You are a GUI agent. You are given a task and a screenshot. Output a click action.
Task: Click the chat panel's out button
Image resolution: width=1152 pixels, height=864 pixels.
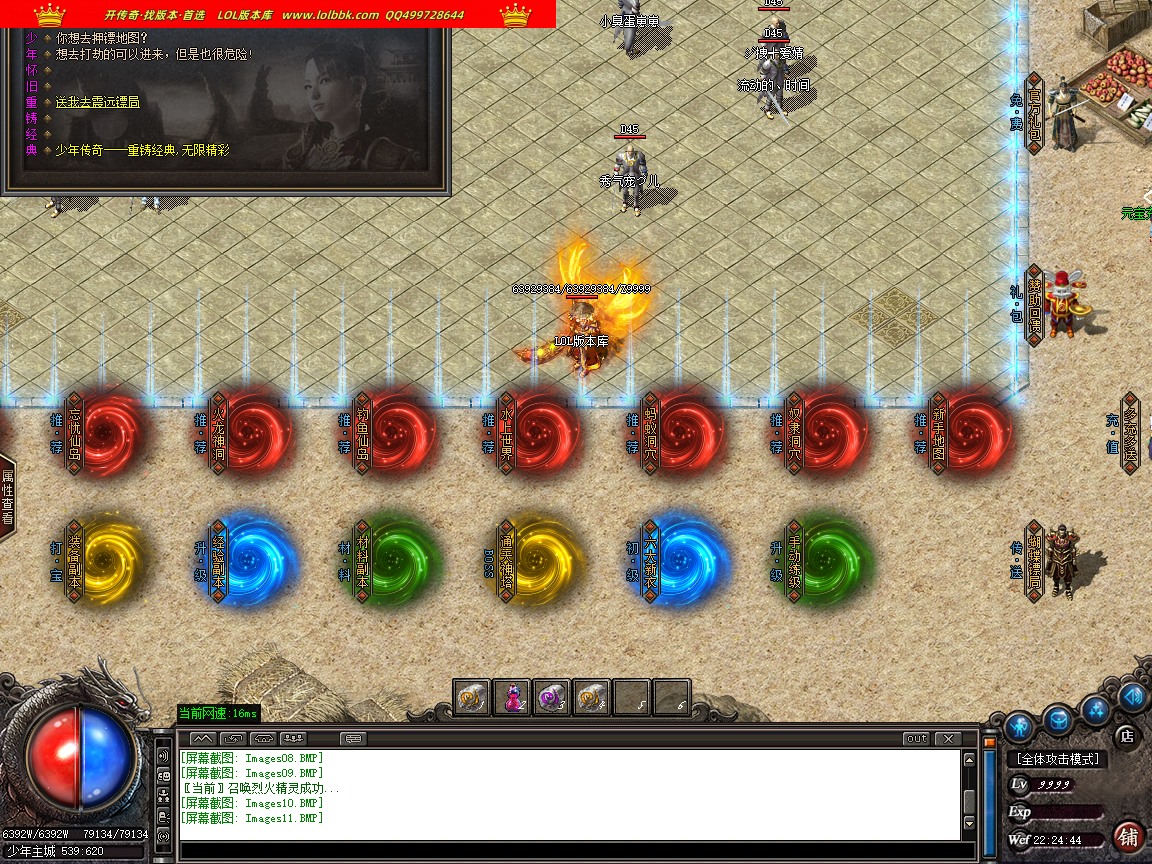point(916,739)
